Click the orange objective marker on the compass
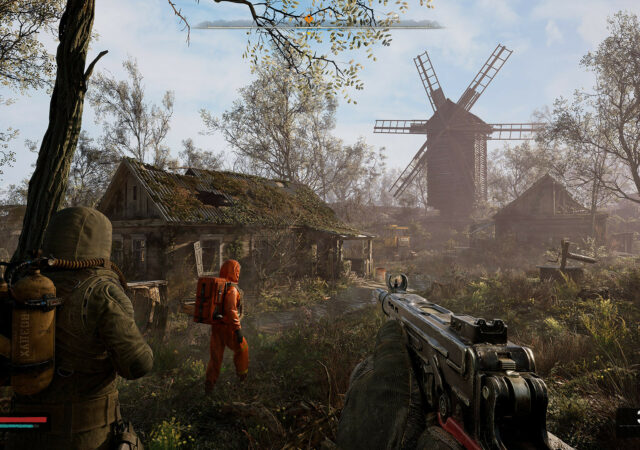640x450 pixels. point(309,19)
